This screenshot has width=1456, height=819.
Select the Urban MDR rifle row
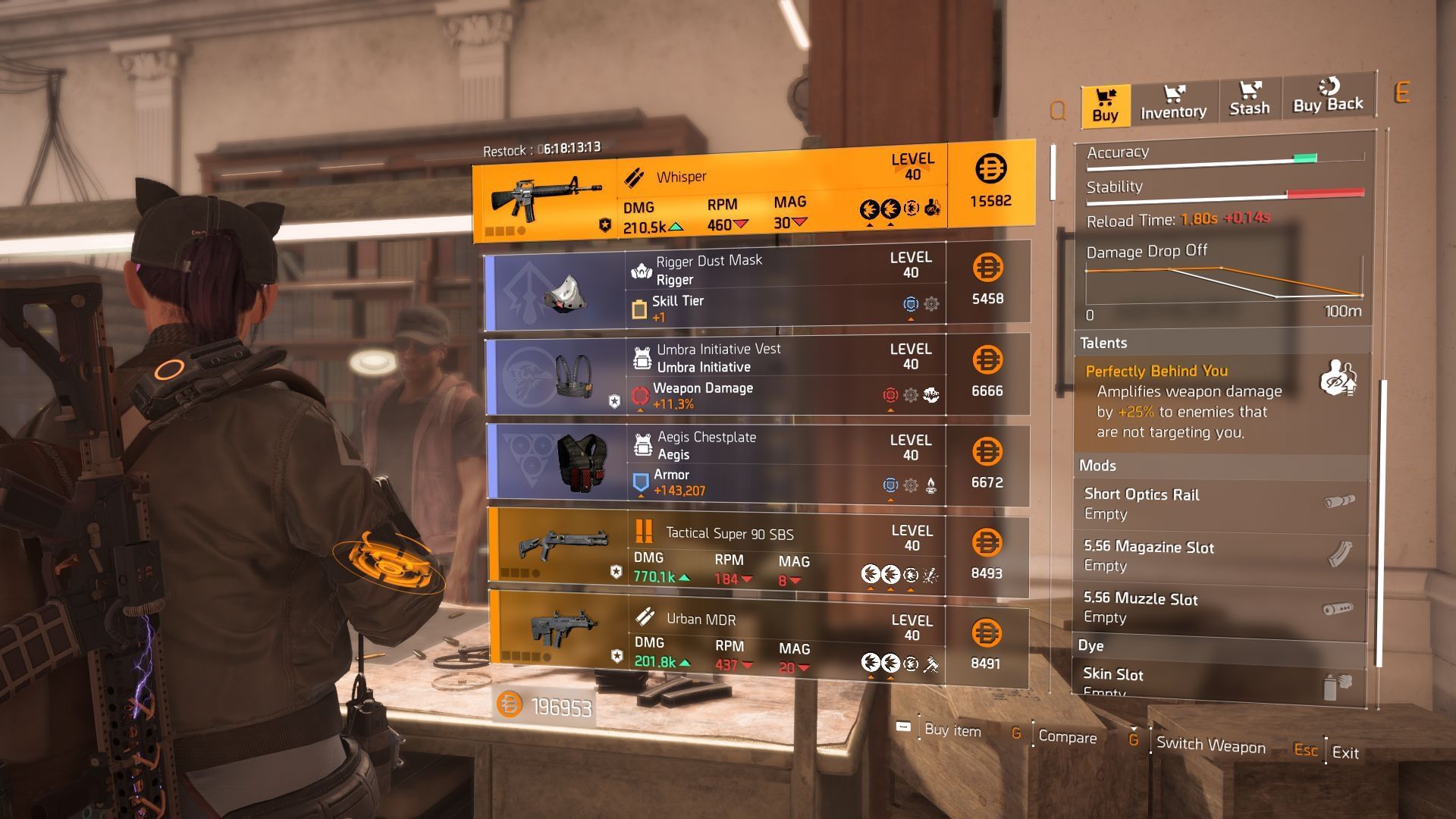coord(758,643)
